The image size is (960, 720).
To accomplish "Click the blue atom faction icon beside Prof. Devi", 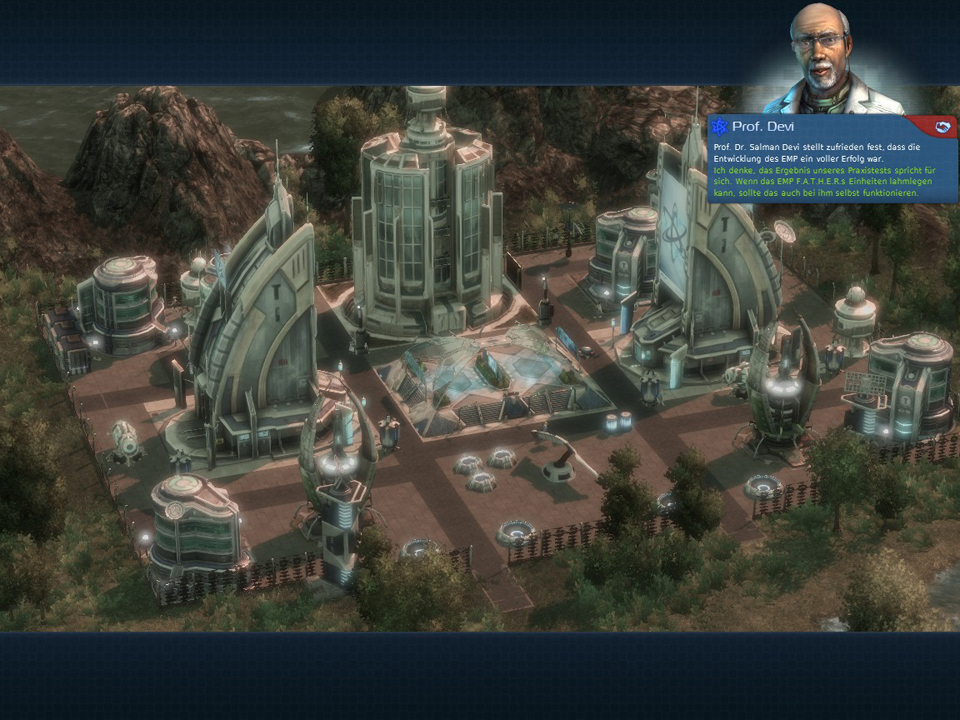I will pyautogui.click(x=720, y=127).
